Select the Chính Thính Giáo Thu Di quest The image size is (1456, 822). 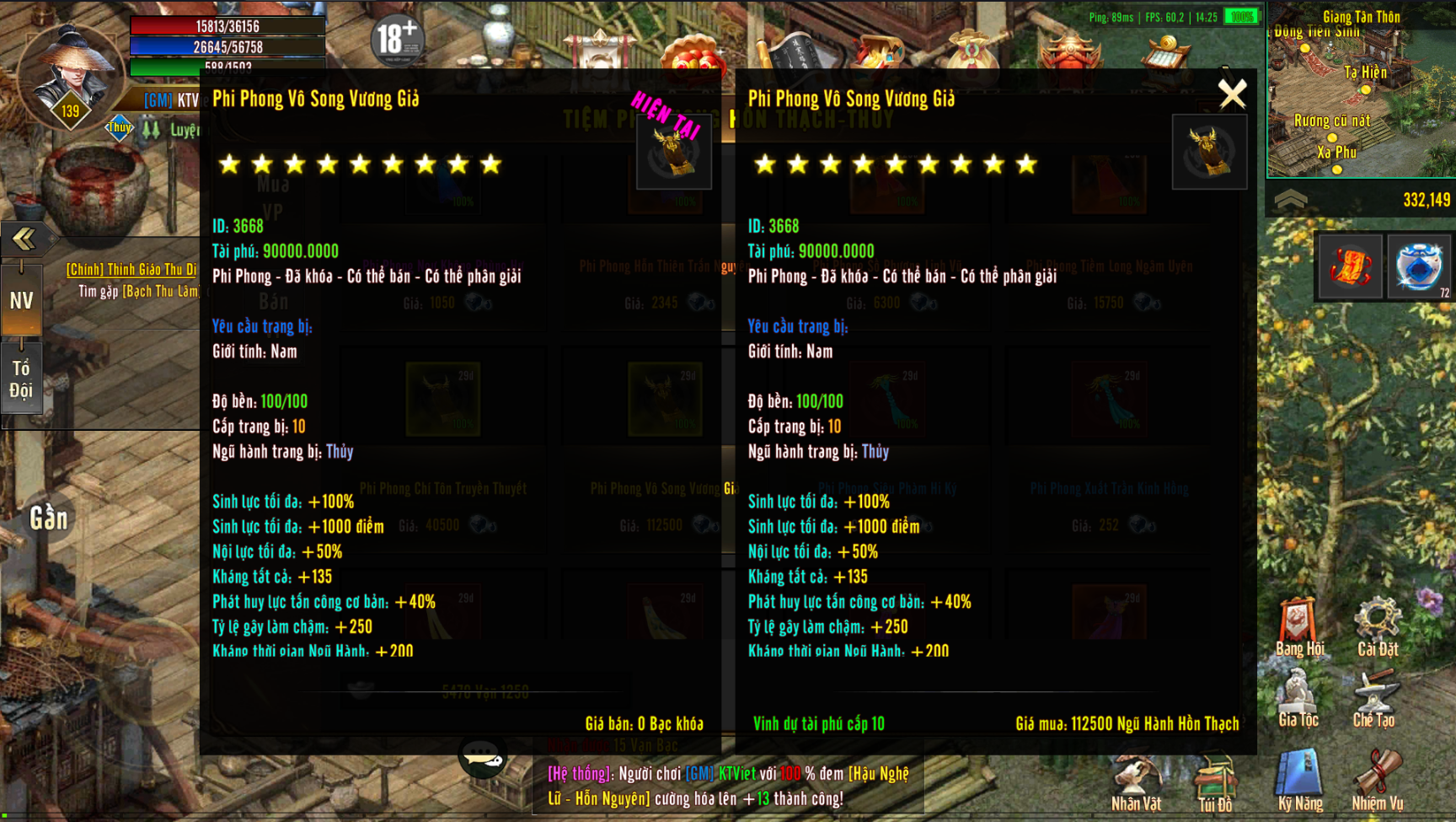[x=131, y=270]
